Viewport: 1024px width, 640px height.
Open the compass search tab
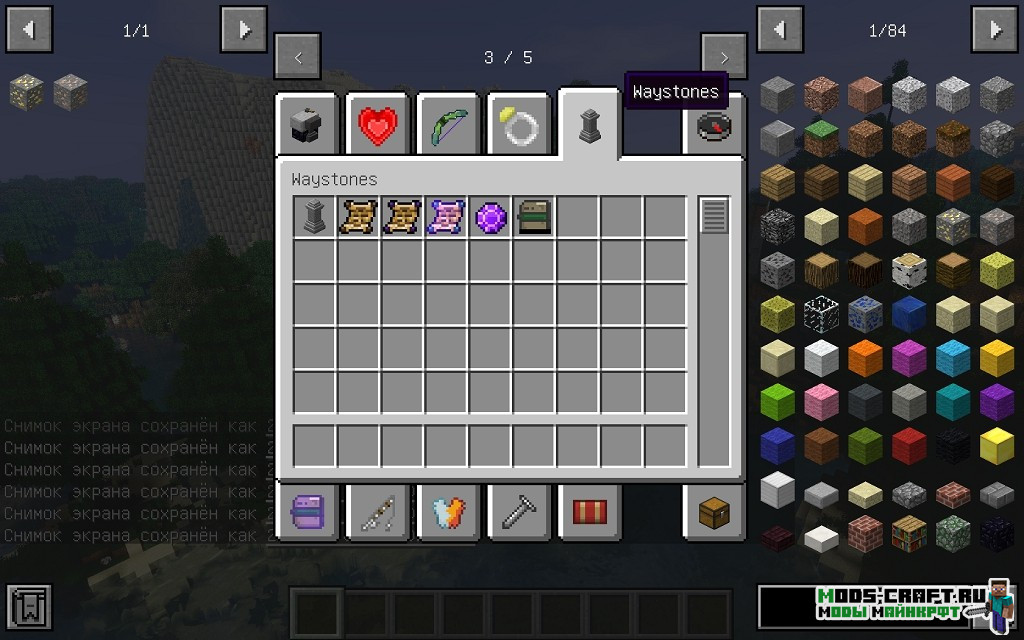tap(714, 125)
